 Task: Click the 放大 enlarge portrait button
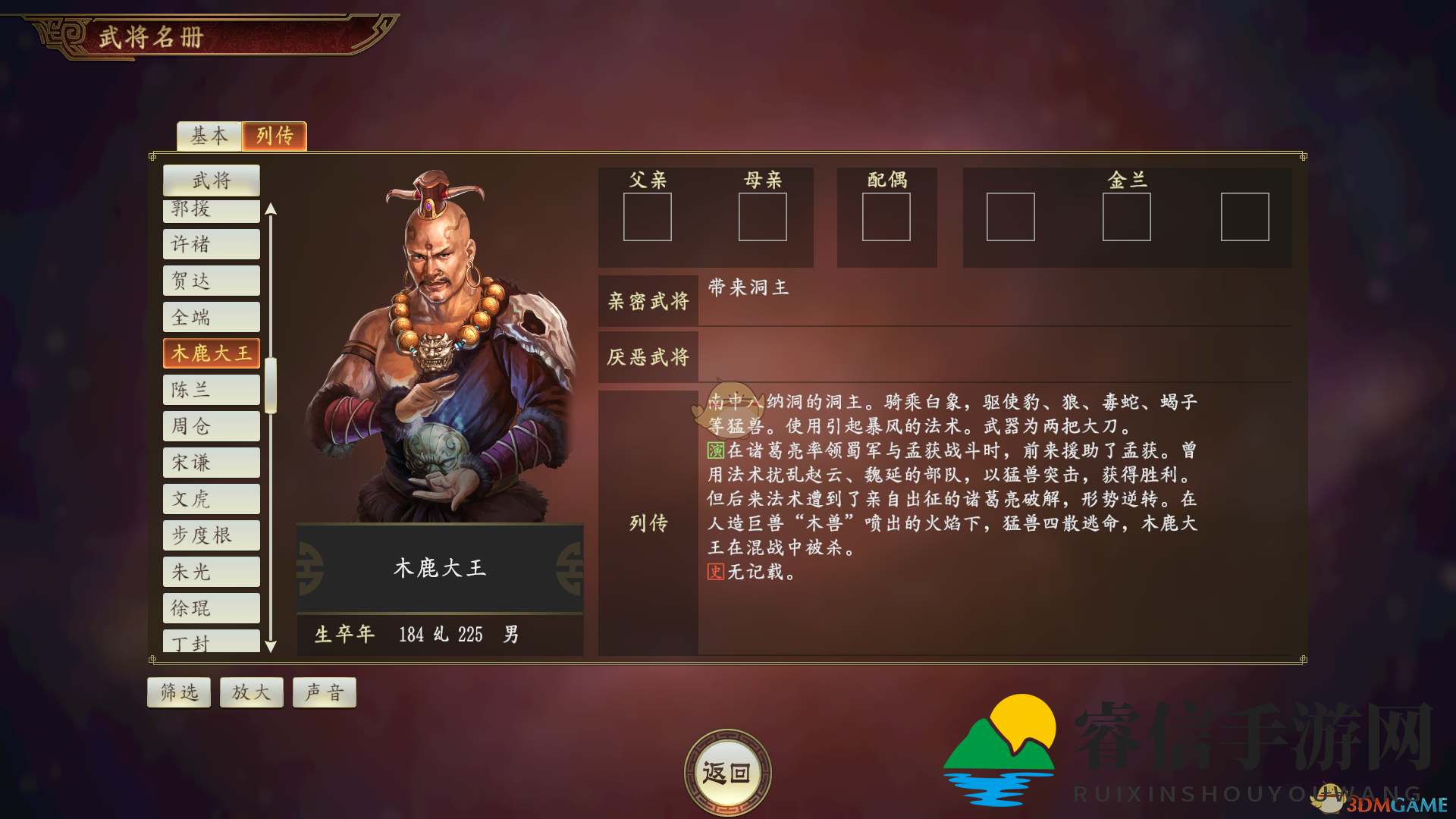[x=251, y=692]
